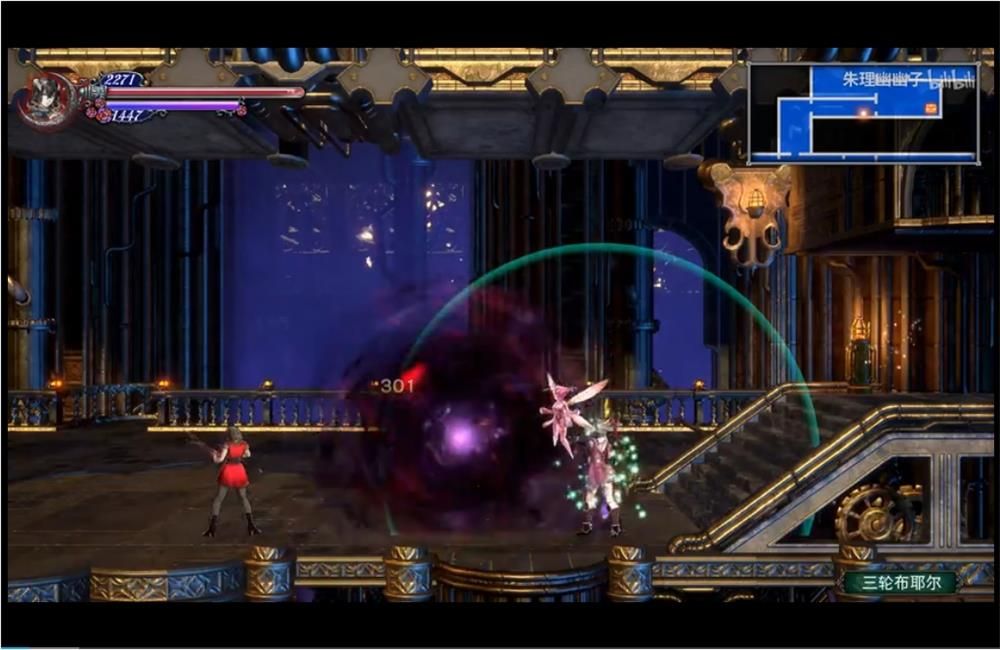Open the castle minimap
This screenshot has width=1000, height=650.
[863, 112]
